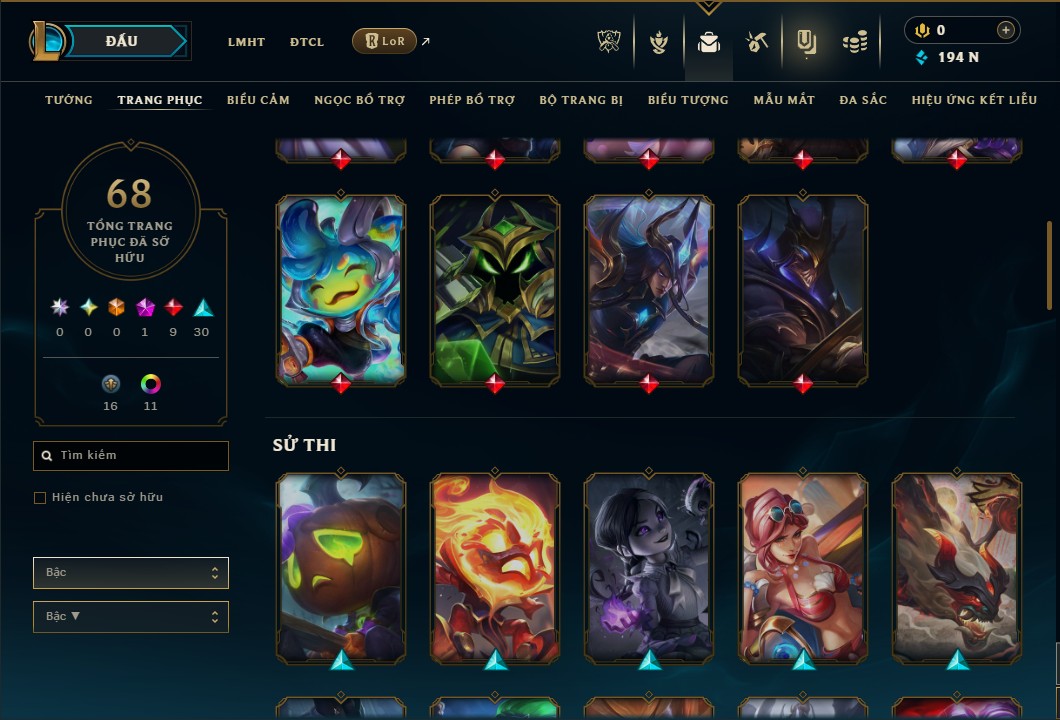Click the Tìm kiếm search field
Image resolution: width=1060 pixels, height=720 pixels.
pos(131,456)
